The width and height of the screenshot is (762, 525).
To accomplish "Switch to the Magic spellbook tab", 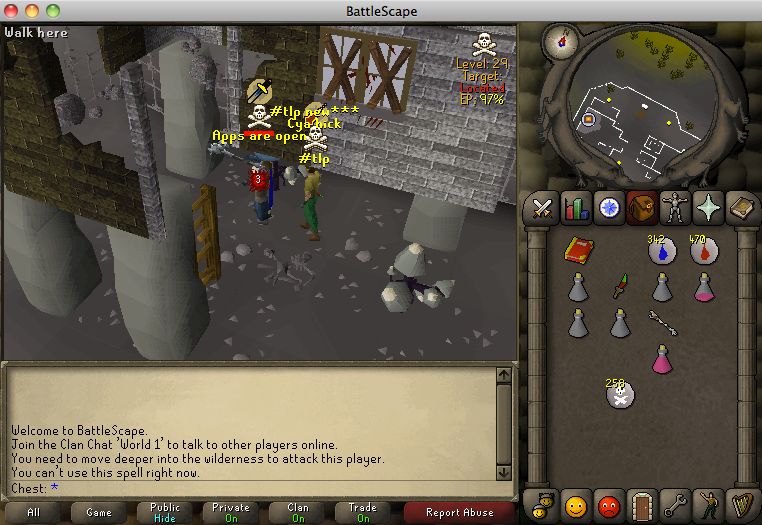I will (741, 209).
